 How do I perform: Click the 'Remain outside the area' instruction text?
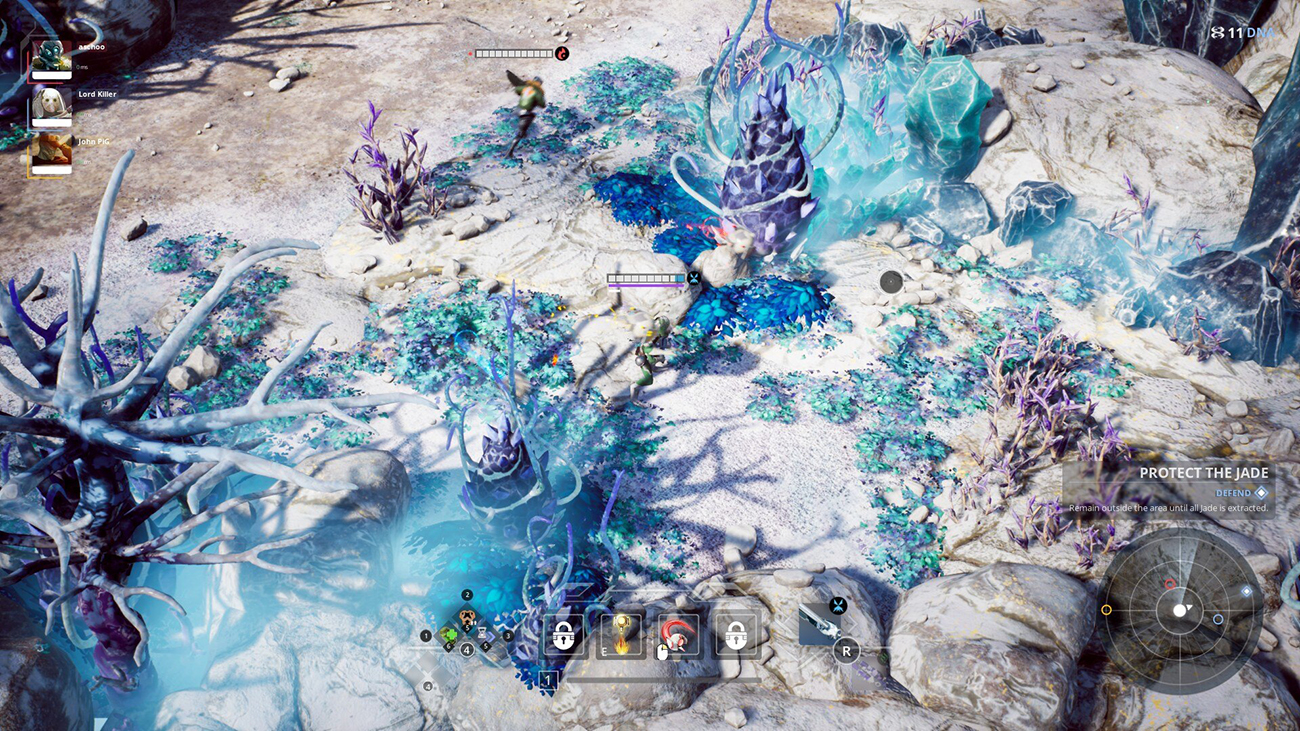click(x=1168, y=507)
